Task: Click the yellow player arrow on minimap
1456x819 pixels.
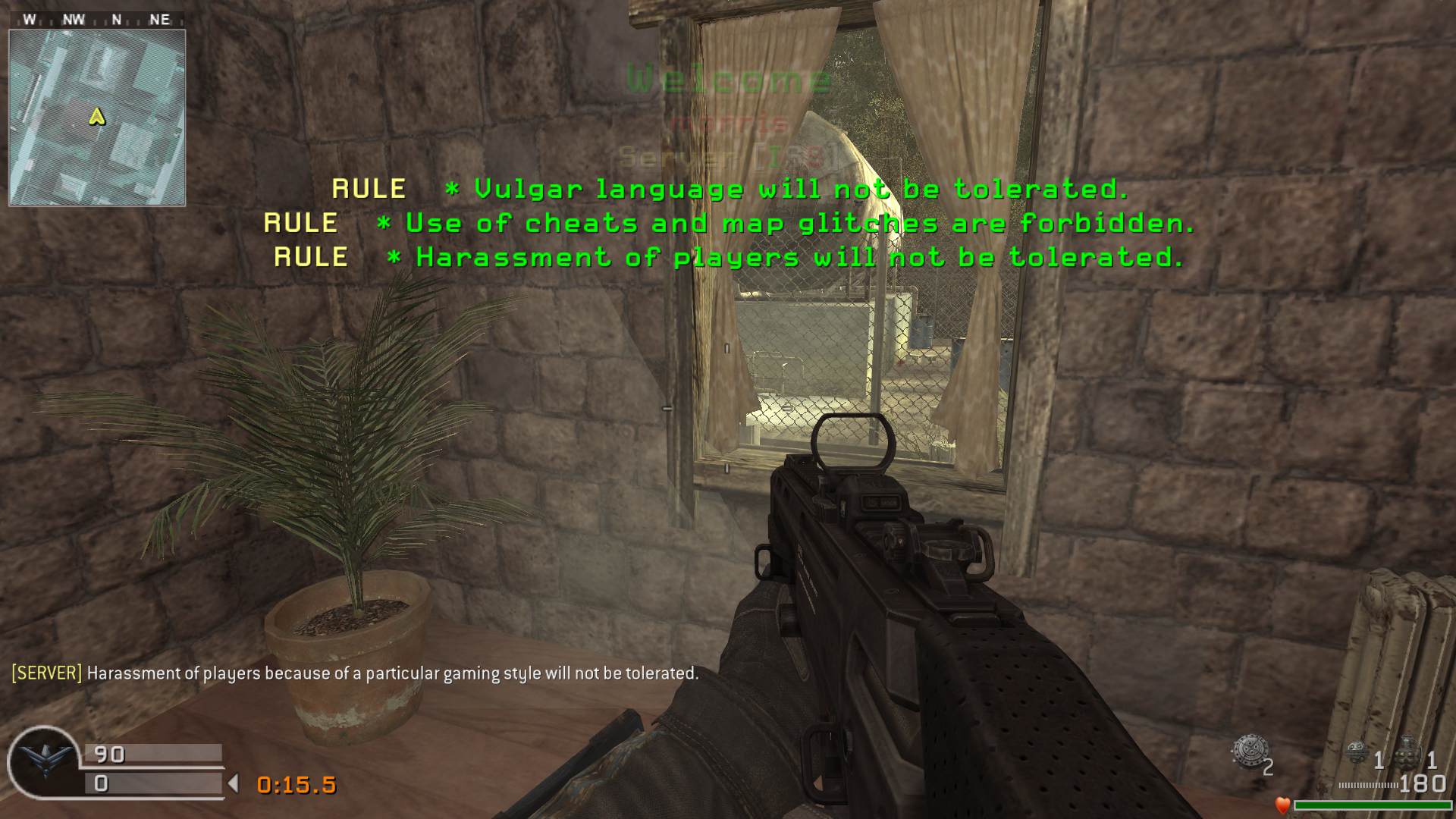Action: coord(96,117)
